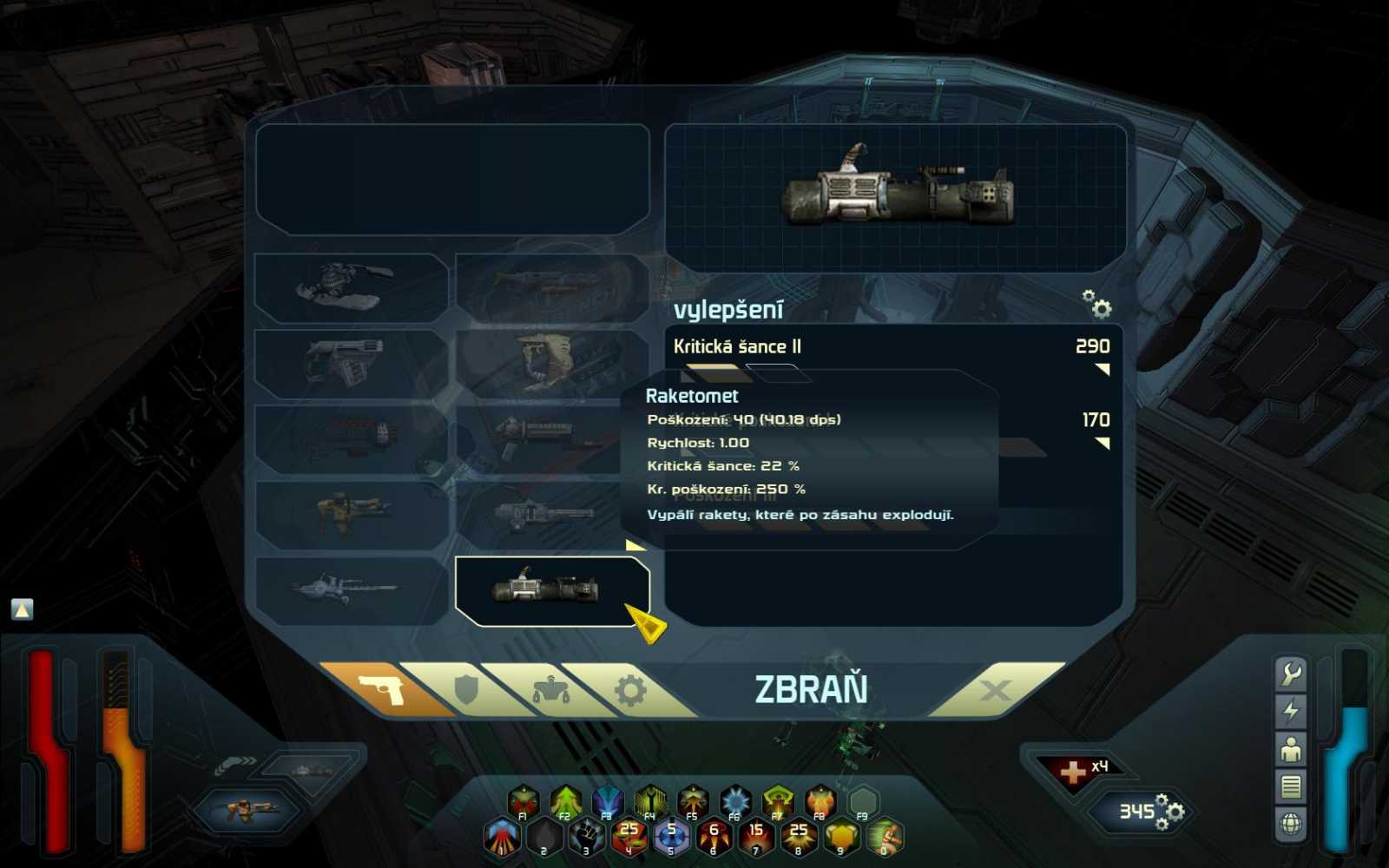Viewport: 1389px width, 868px height.
Task: Open the shield equipment category
Action: pyautogui.click(x=466, y=687)
